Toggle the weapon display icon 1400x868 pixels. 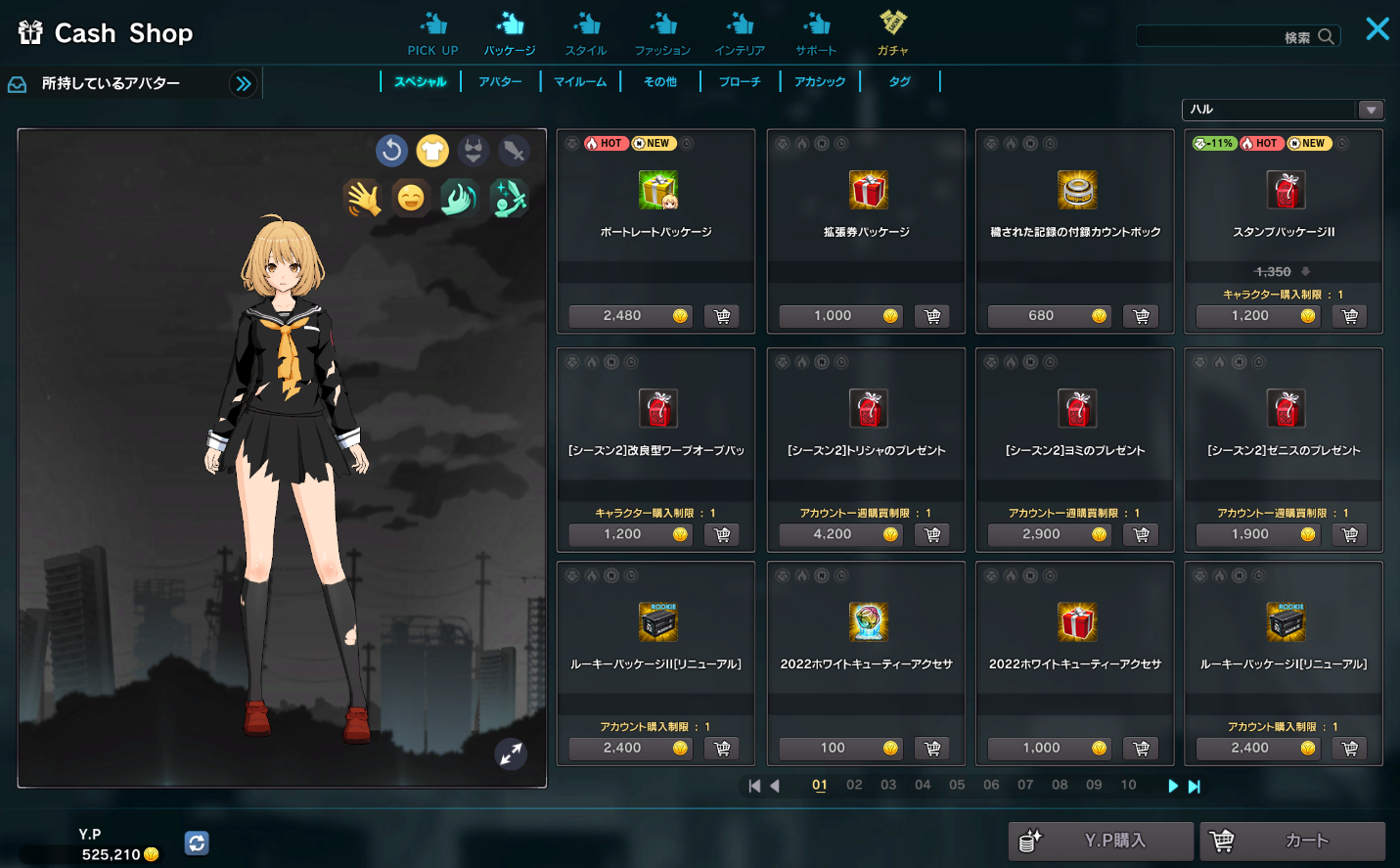(513, 151)
